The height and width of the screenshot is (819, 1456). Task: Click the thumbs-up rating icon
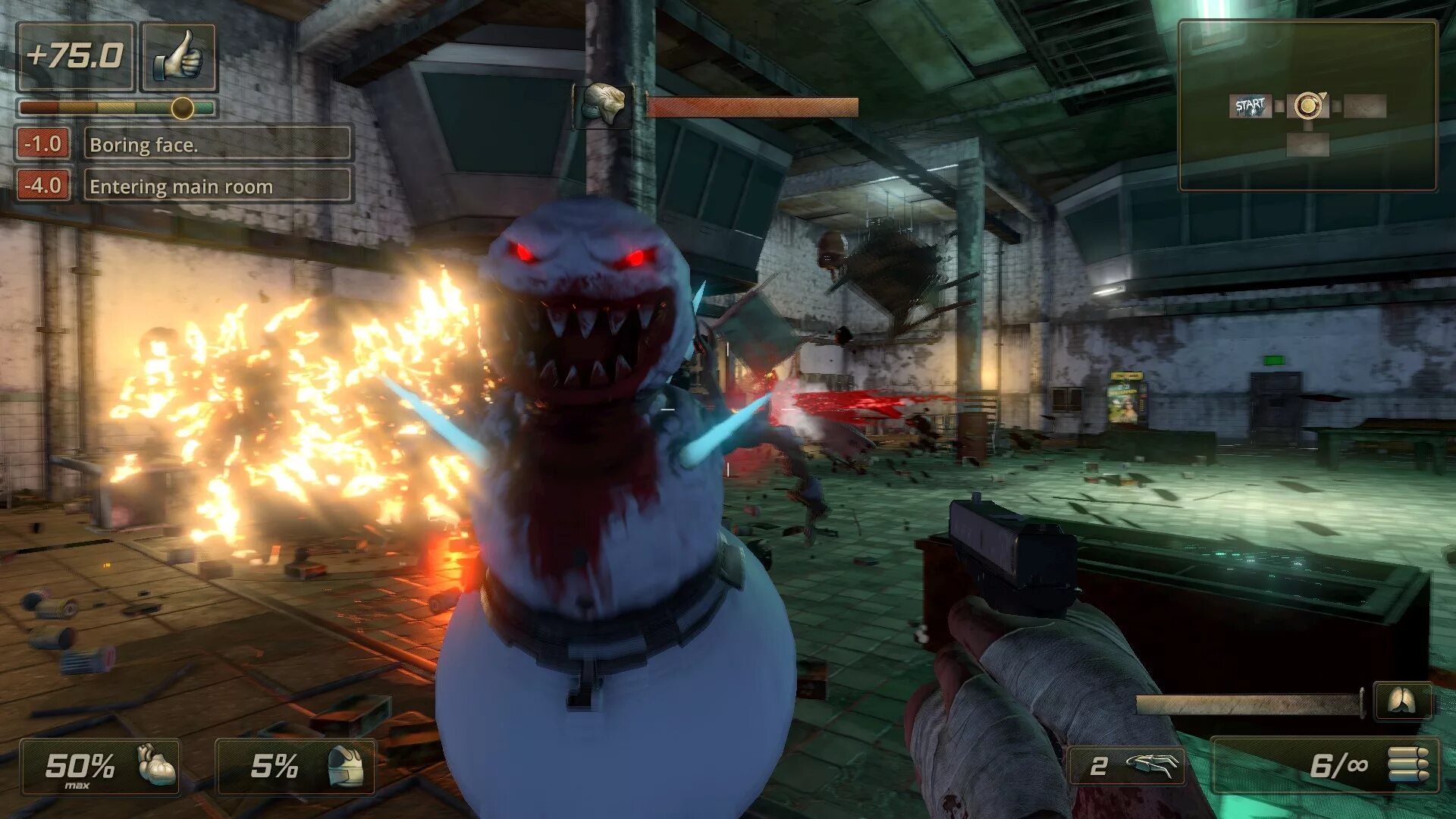(x=179, y=57)
